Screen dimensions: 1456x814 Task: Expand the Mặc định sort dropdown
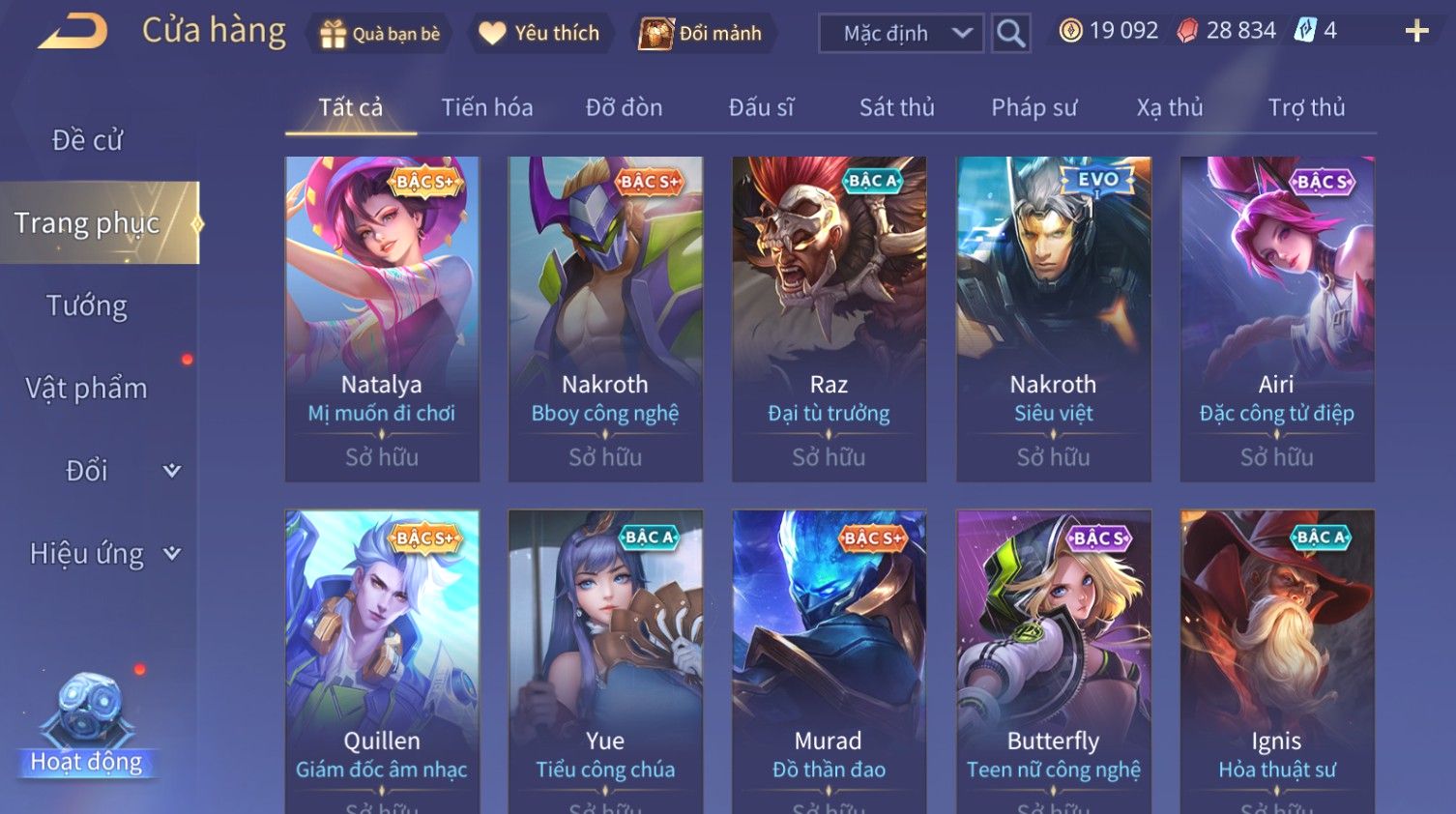[x=901, y=34]
